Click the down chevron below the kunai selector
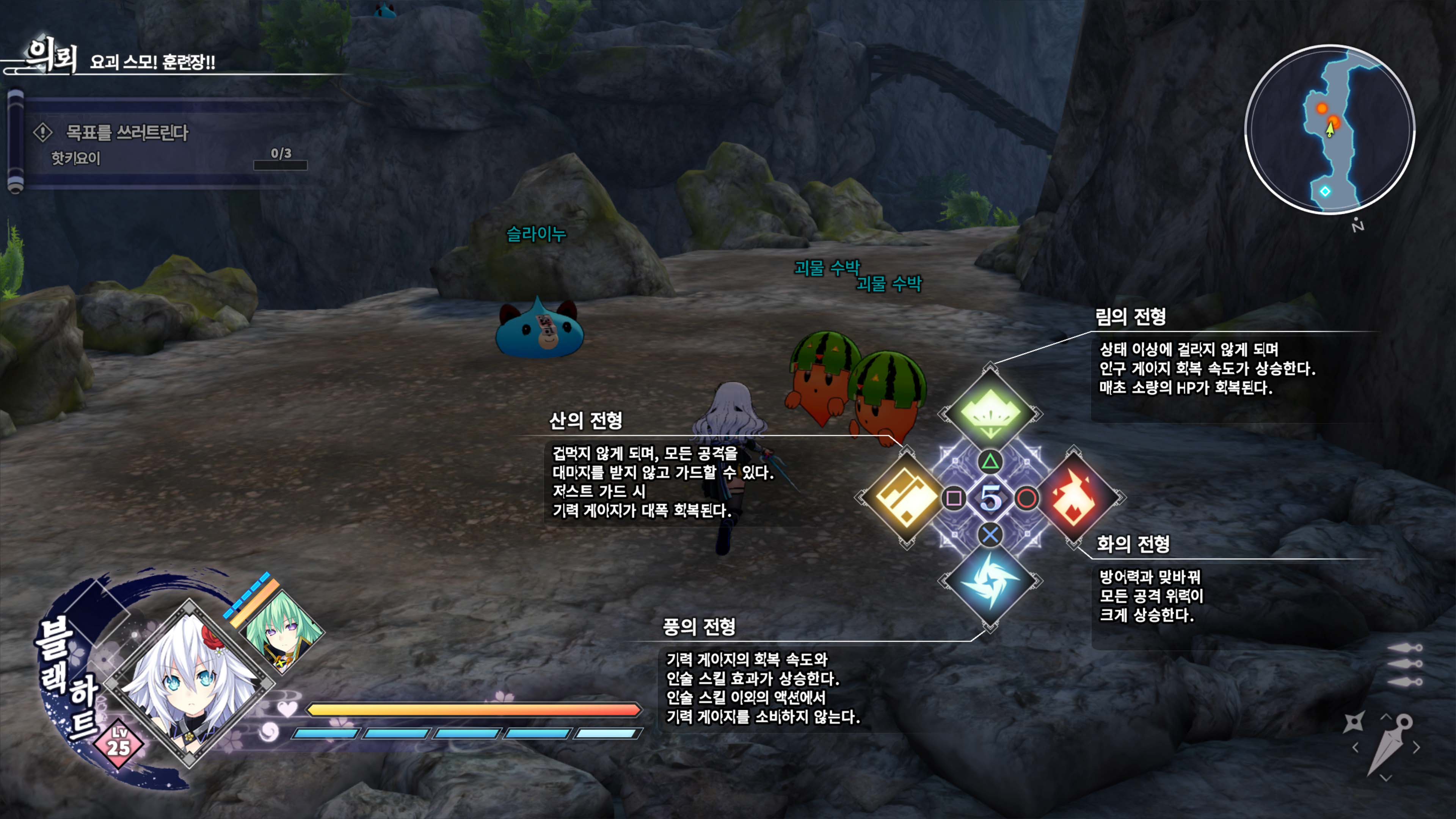1456x819 pixels. click(x=1386, y=778)
